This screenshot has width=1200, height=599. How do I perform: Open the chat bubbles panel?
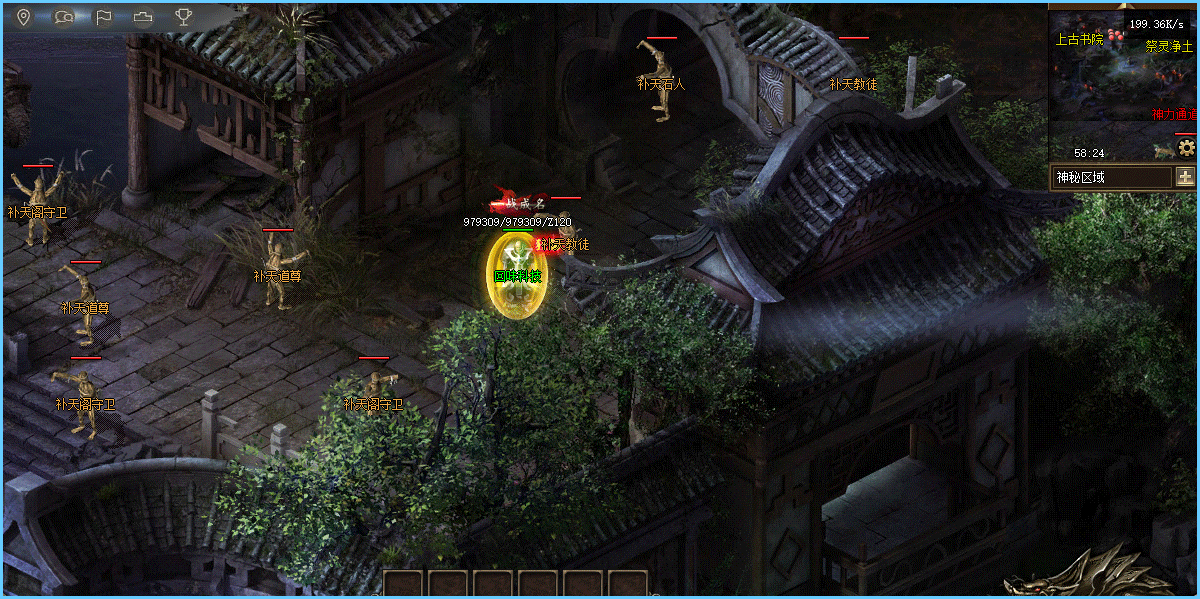coord(63,16)
